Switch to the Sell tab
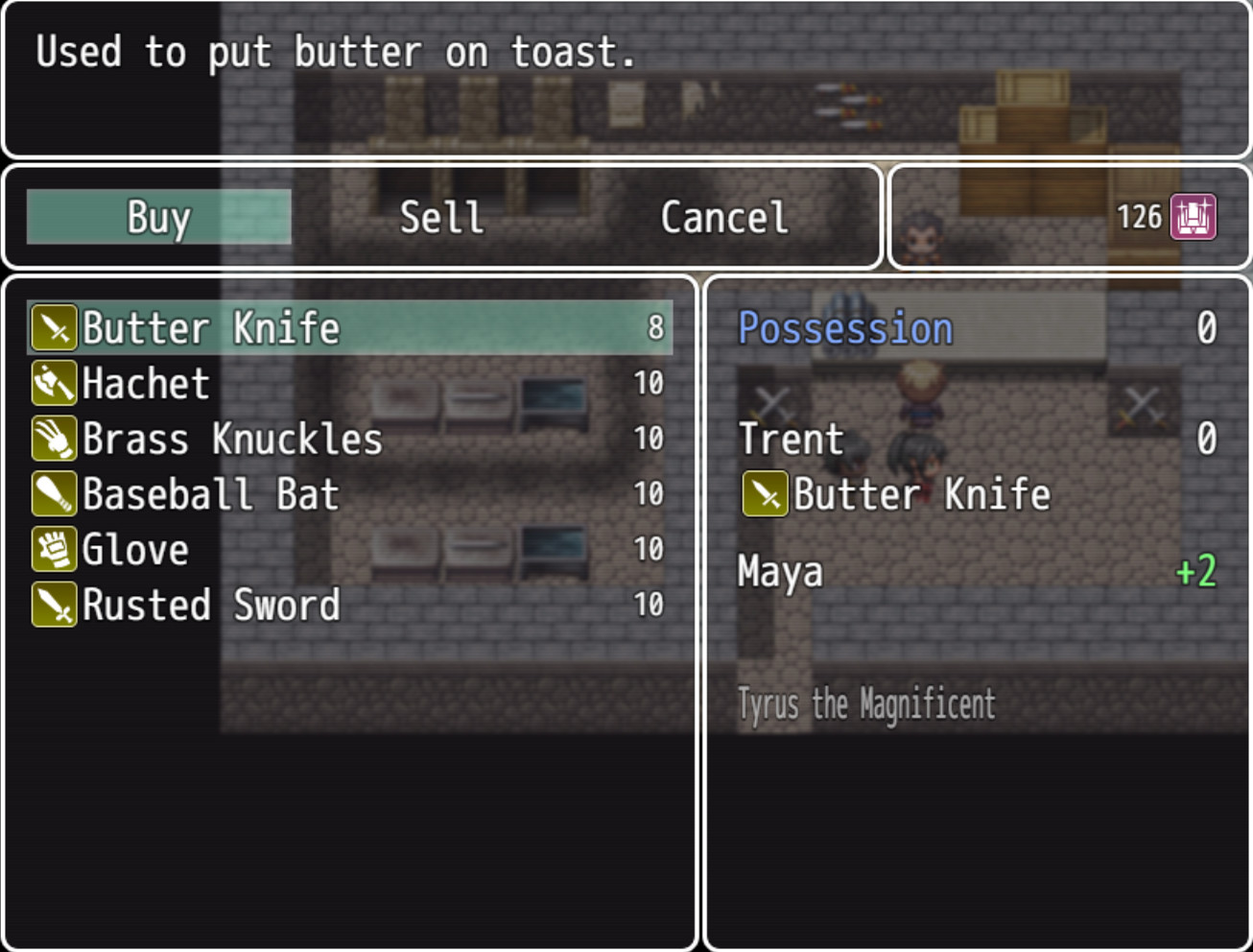Screen dimensions: 1253x952 point(442,217)
